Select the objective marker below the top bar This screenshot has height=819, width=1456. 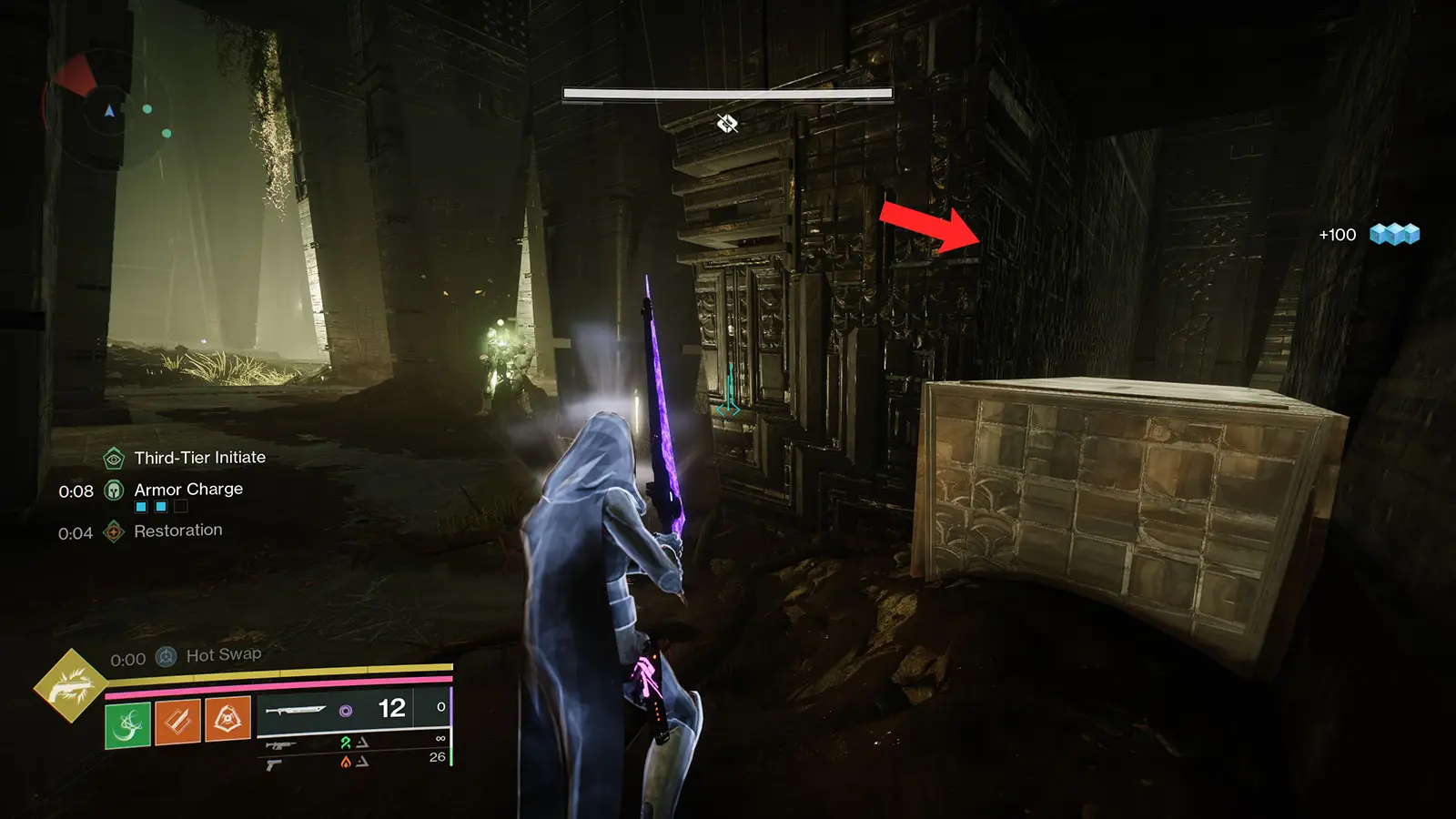[727, 123]
